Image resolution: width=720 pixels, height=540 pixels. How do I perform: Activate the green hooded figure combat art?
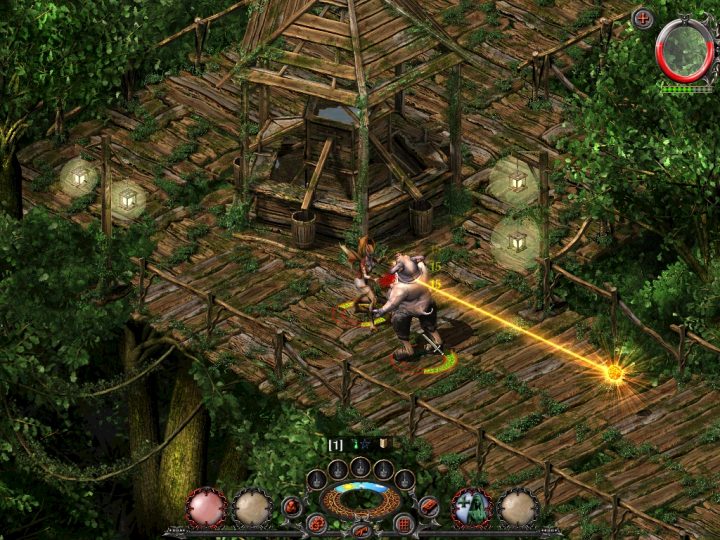coord(471,507)
